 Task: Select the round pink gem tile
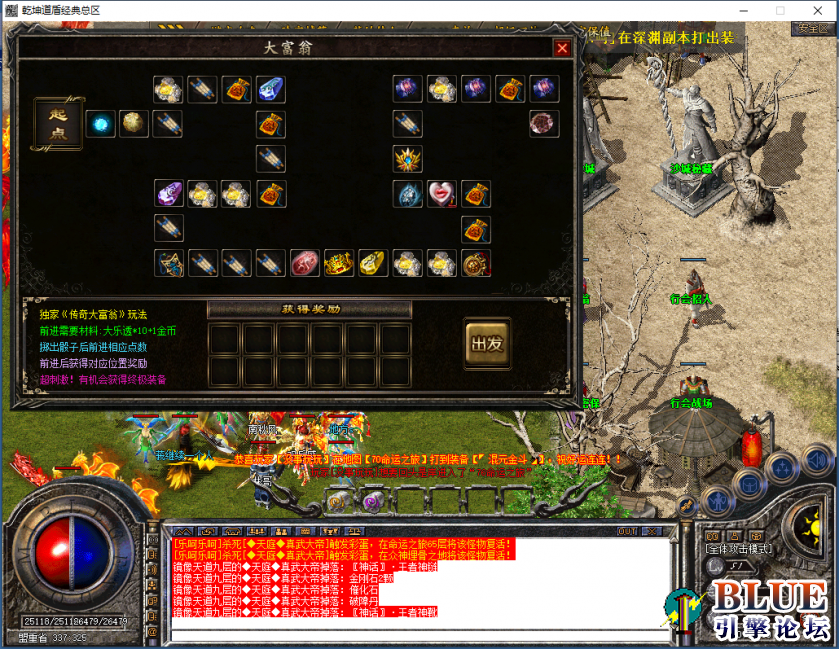point(544,124)
